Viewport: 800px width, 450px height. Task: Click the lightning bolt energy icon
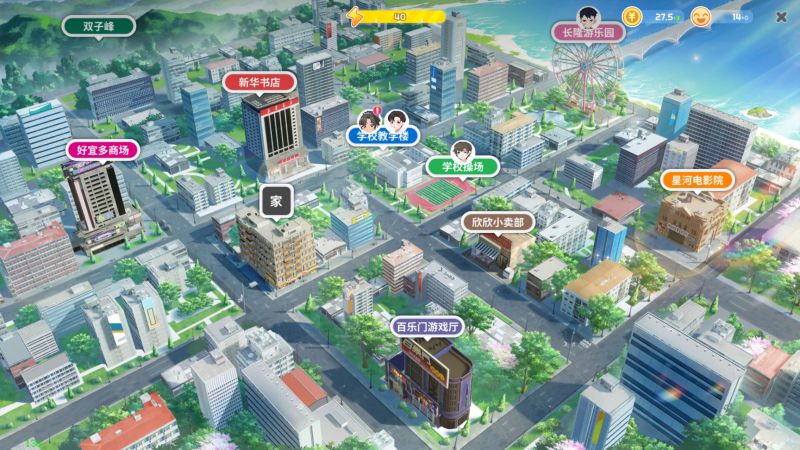coord(357,16)
